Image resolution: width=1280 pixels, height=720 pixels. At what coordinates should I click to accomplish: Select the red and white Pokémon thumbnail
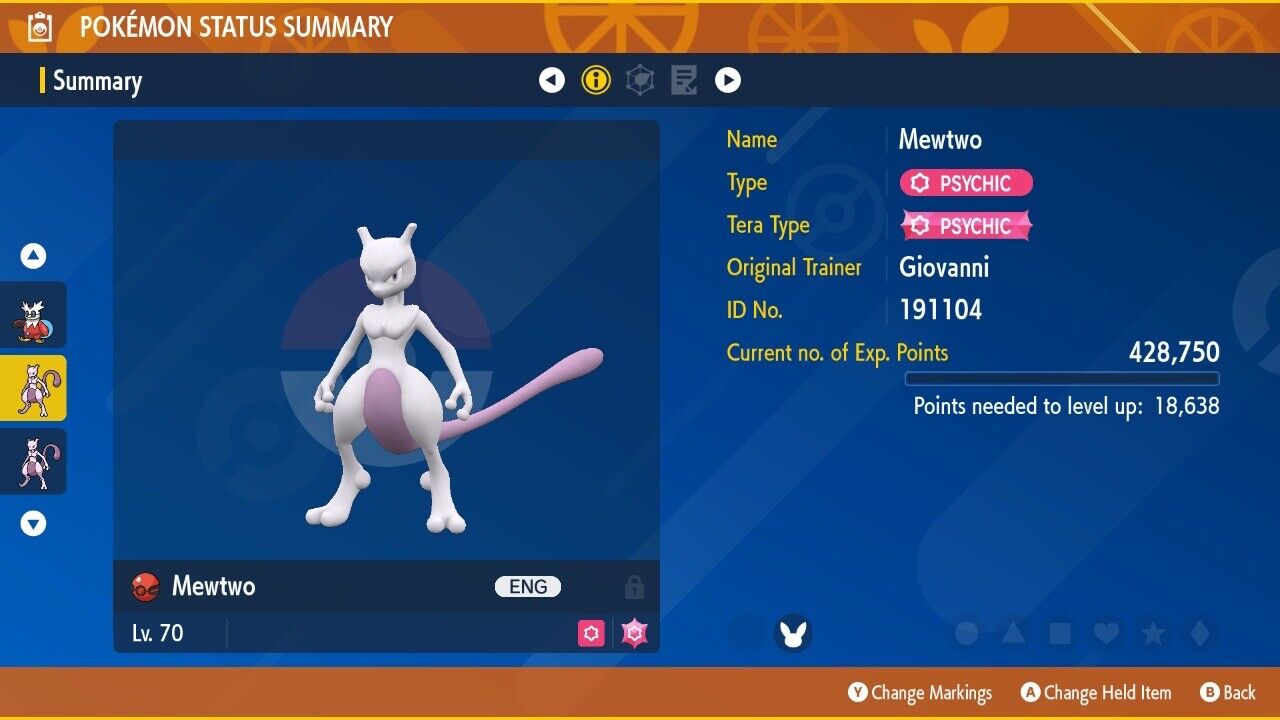click(34, 315)
